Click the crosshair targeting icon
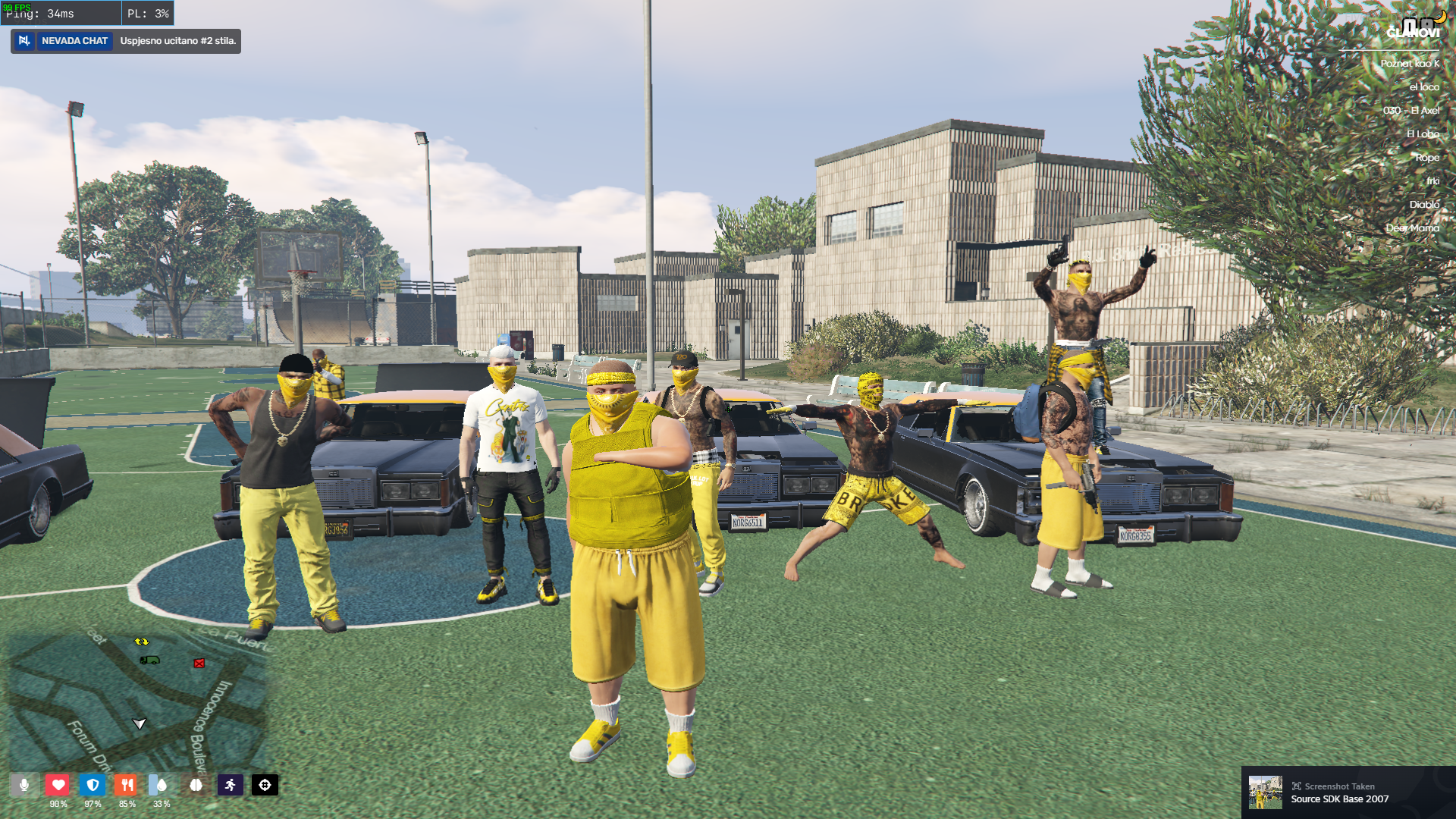The image size is (1456, 819). 265,786
